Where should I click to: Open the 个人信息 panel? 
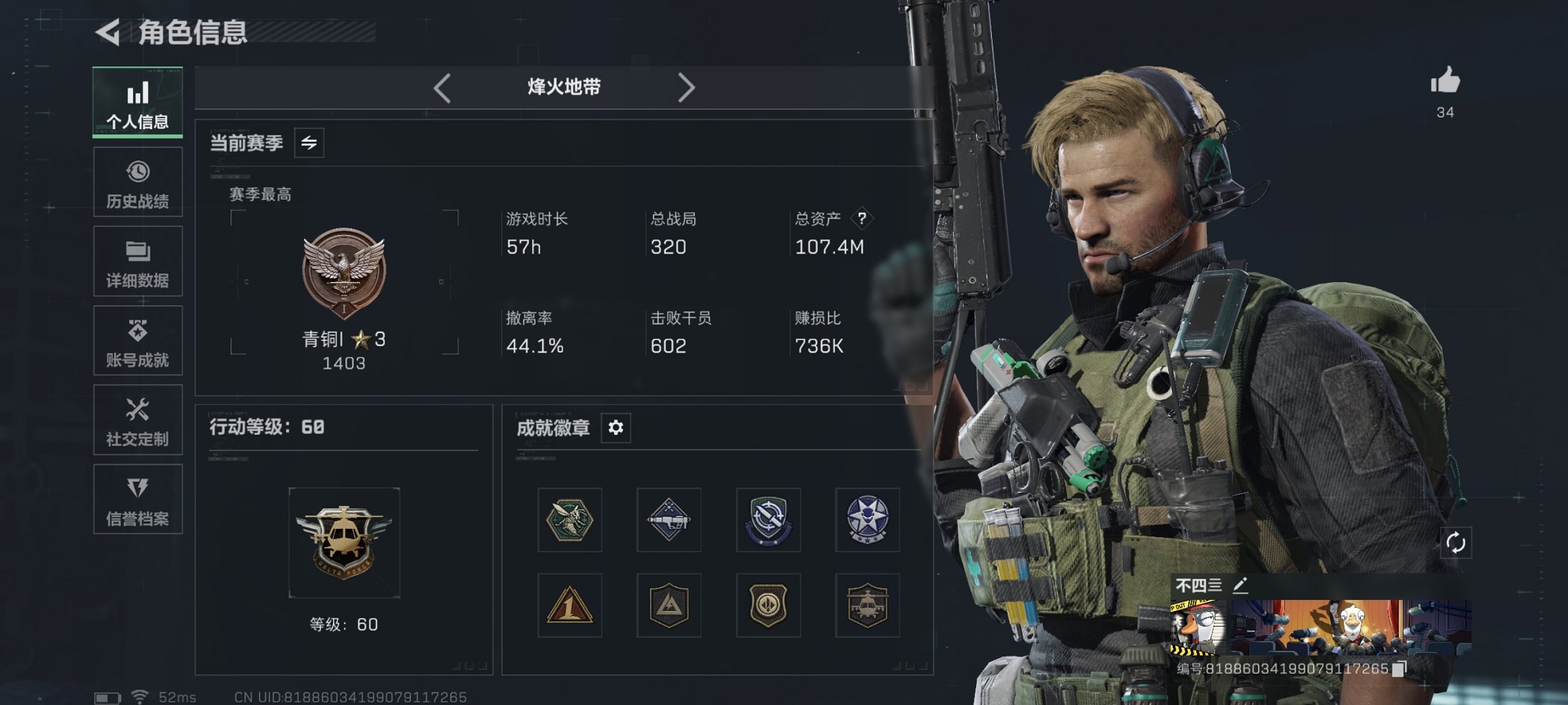click(x=137, y=102)
